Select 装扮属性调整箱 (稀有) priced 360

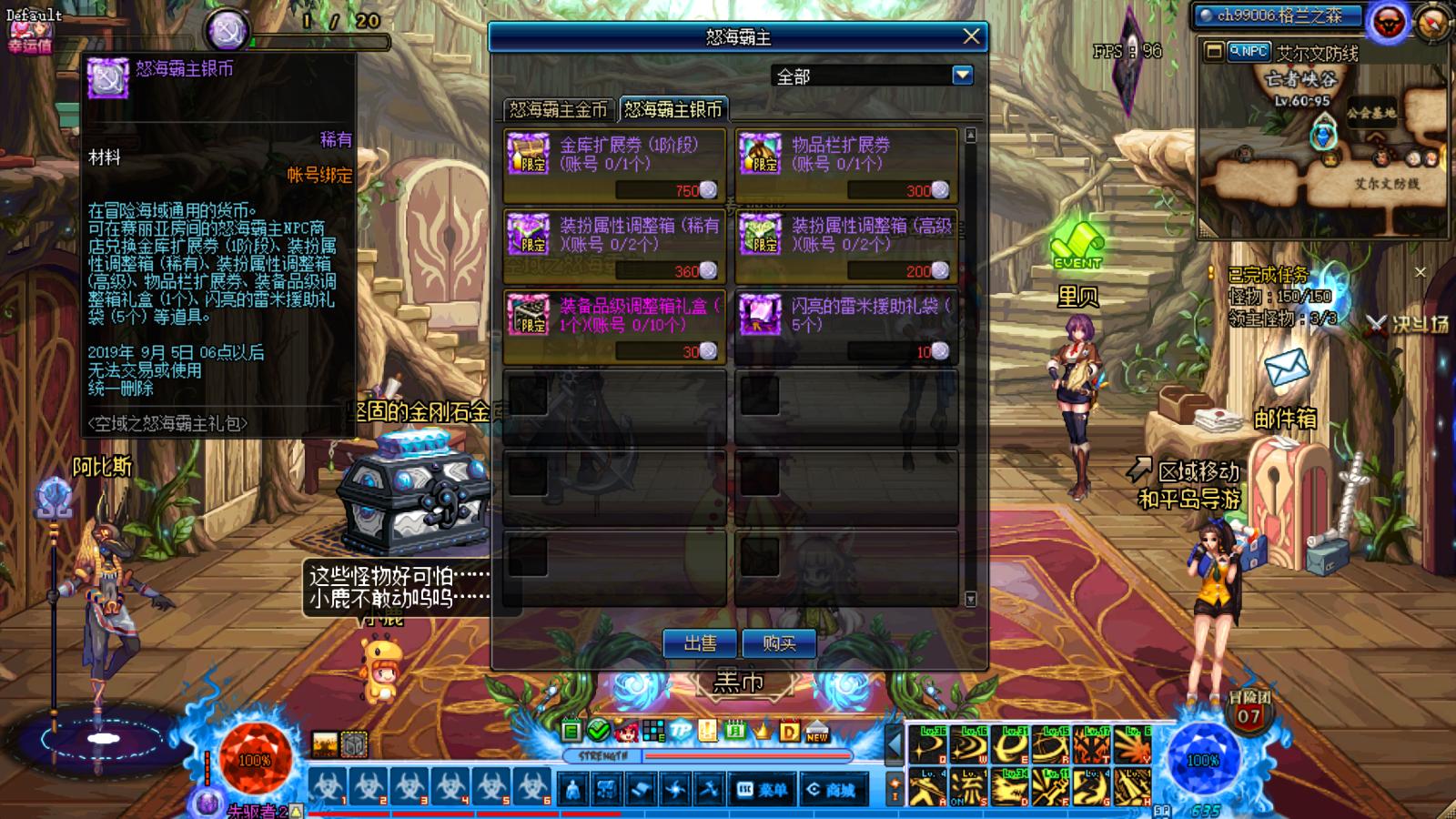614,246
